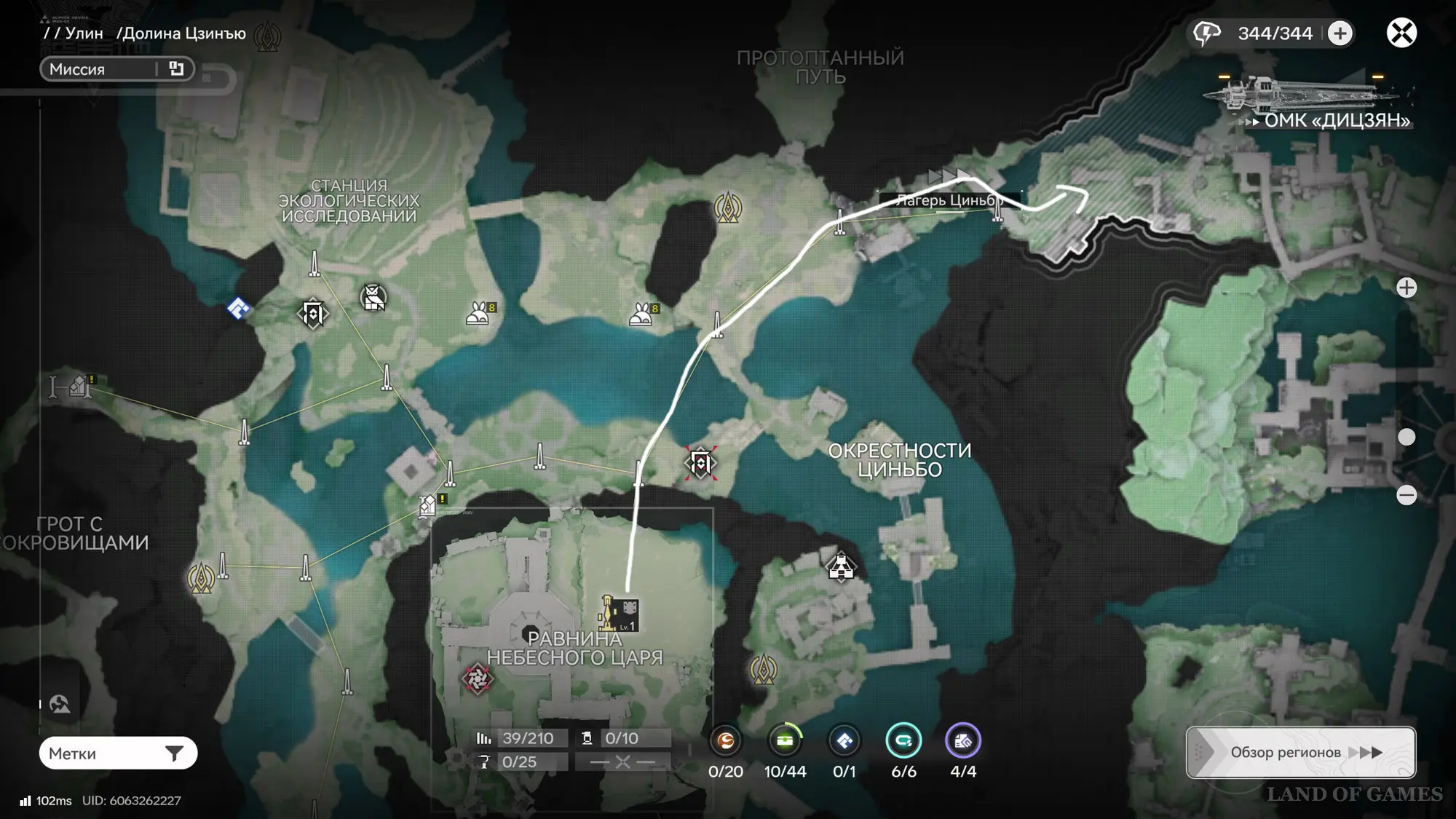Select the ОМК «Дицзян» ship location
The width and height of the screenshot is (1456, 819).
point(1310,102)
